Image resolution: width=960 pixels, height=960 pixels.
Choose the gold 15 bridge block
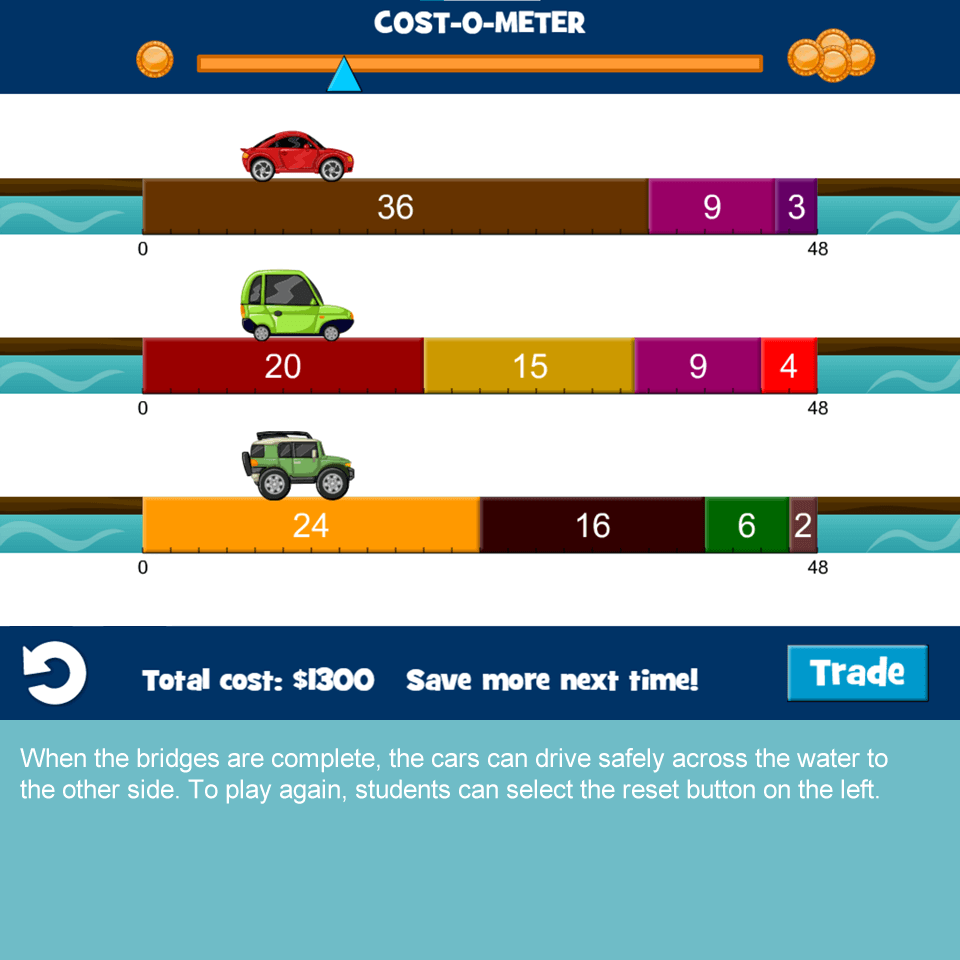tap(529, 366)
